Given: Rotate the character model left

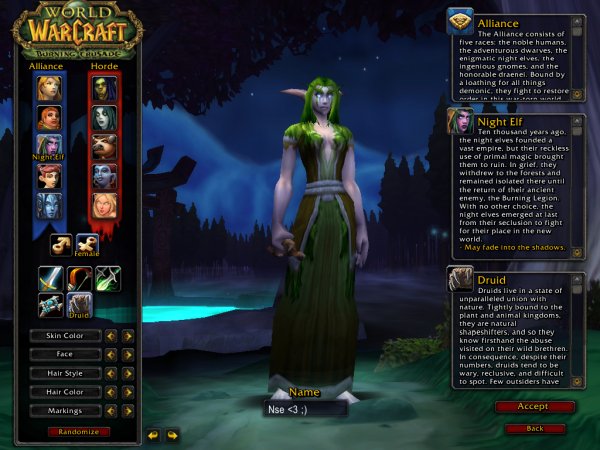Looking at the screenshot, I should click(153, 435).
